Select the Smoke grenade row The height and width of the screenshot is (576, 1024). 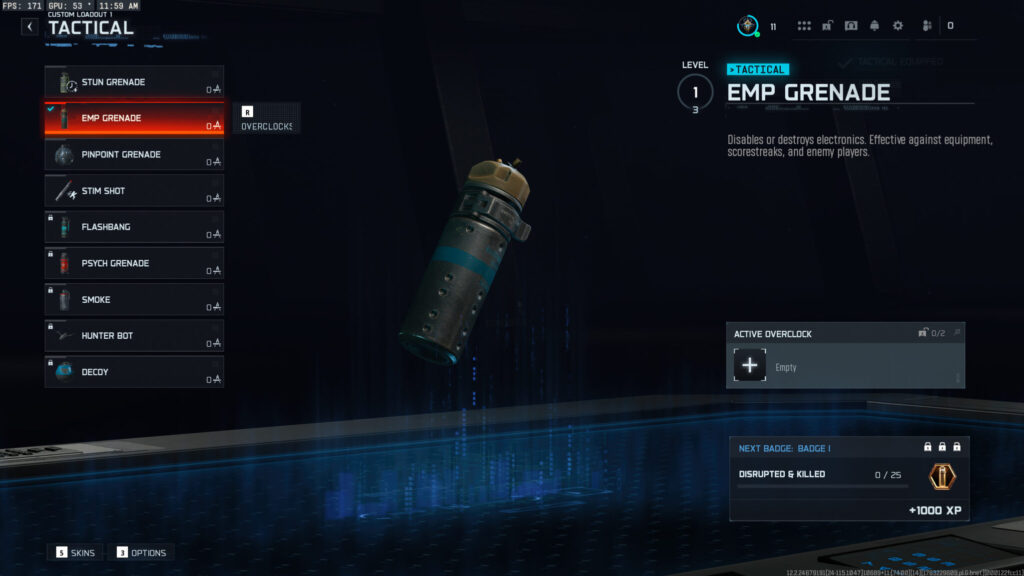coord(134,300)
